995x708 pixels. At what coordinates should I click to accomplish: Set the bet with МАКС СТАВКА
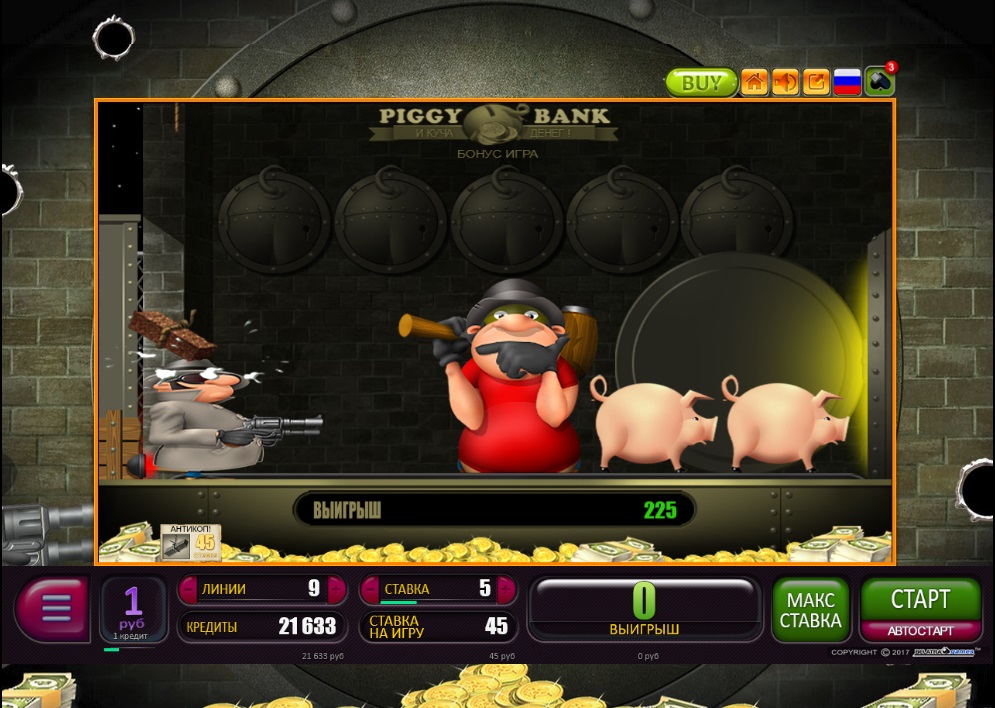click(x=810, y=610)
